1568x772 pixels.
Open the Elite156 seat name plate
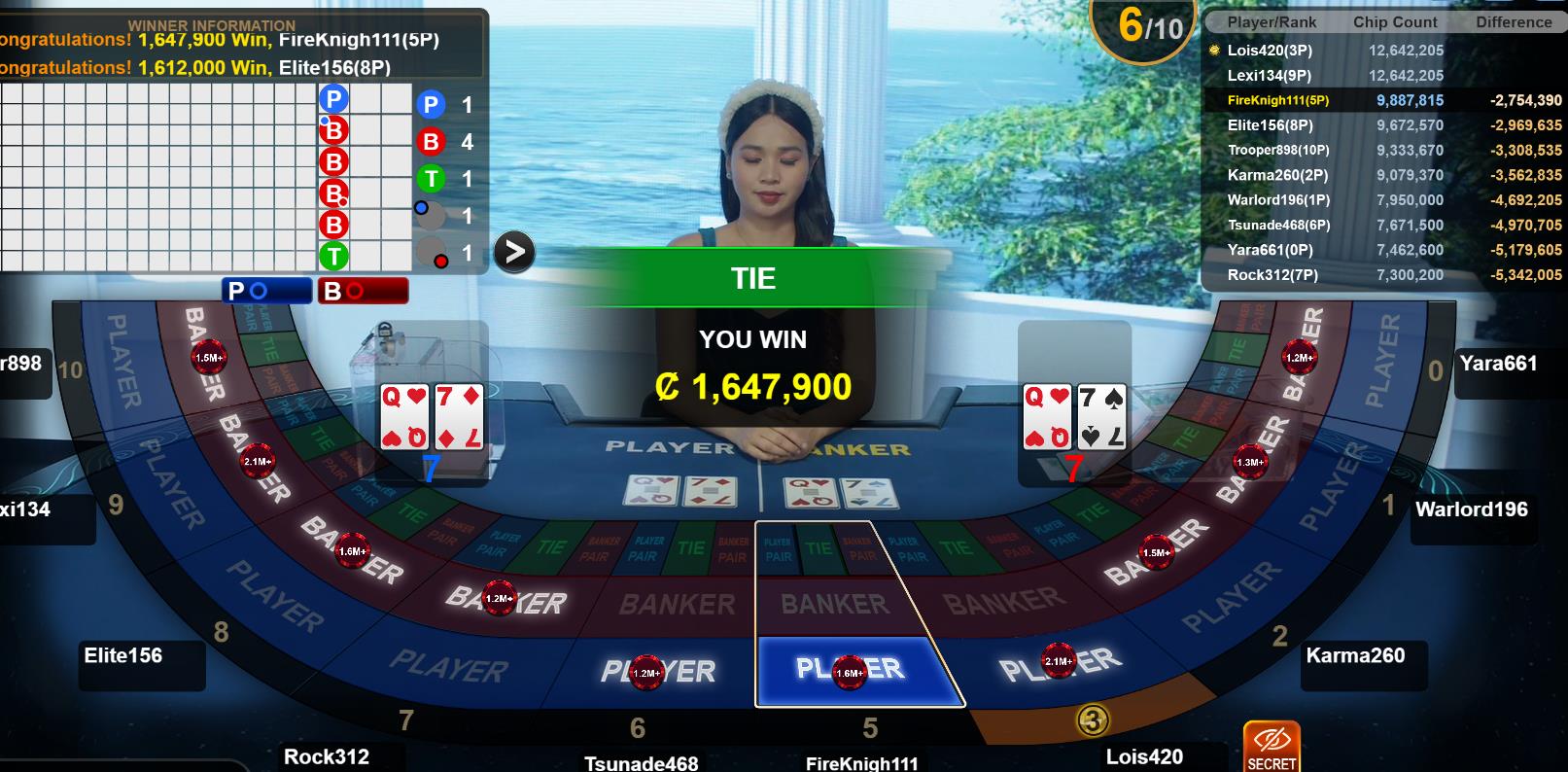point(123,656)
